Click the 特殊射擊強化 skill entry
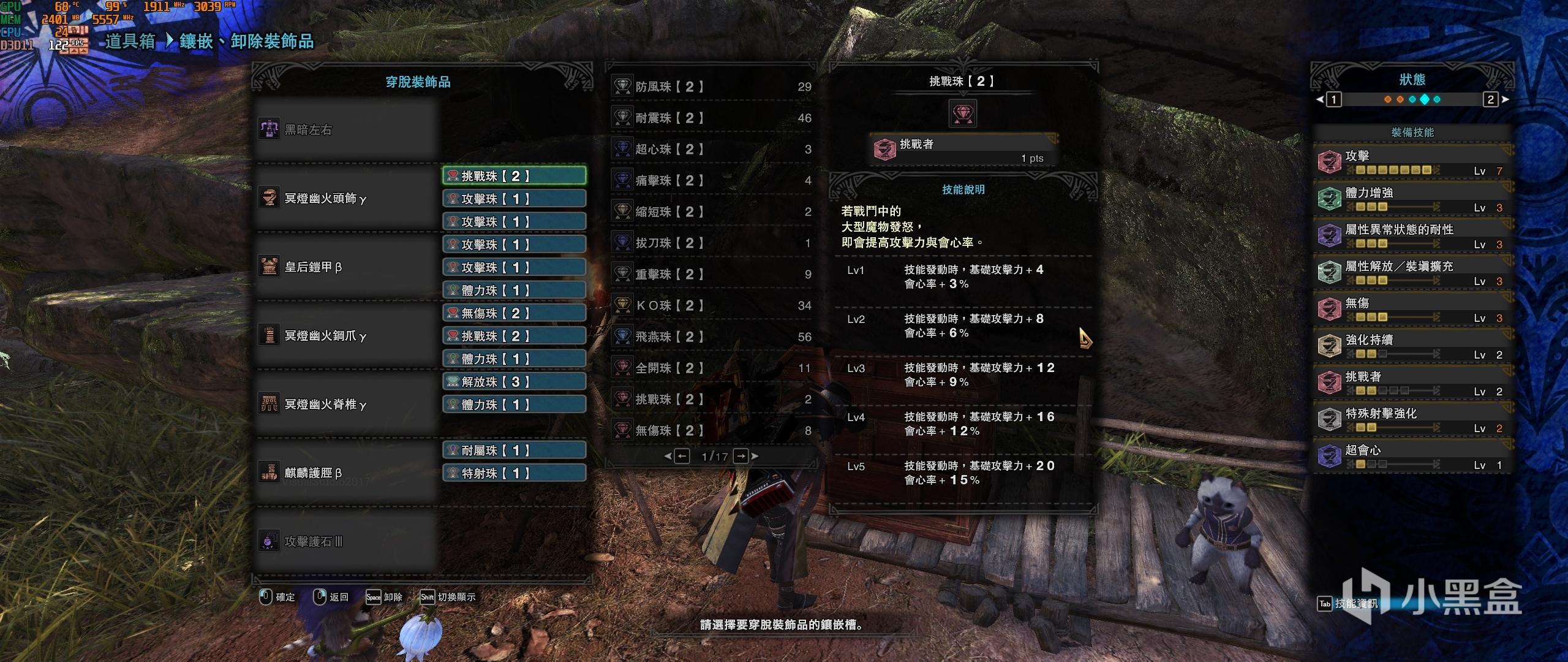Image resolution: width=1568 pixels, height=662 pixels. coord(1412,419)
